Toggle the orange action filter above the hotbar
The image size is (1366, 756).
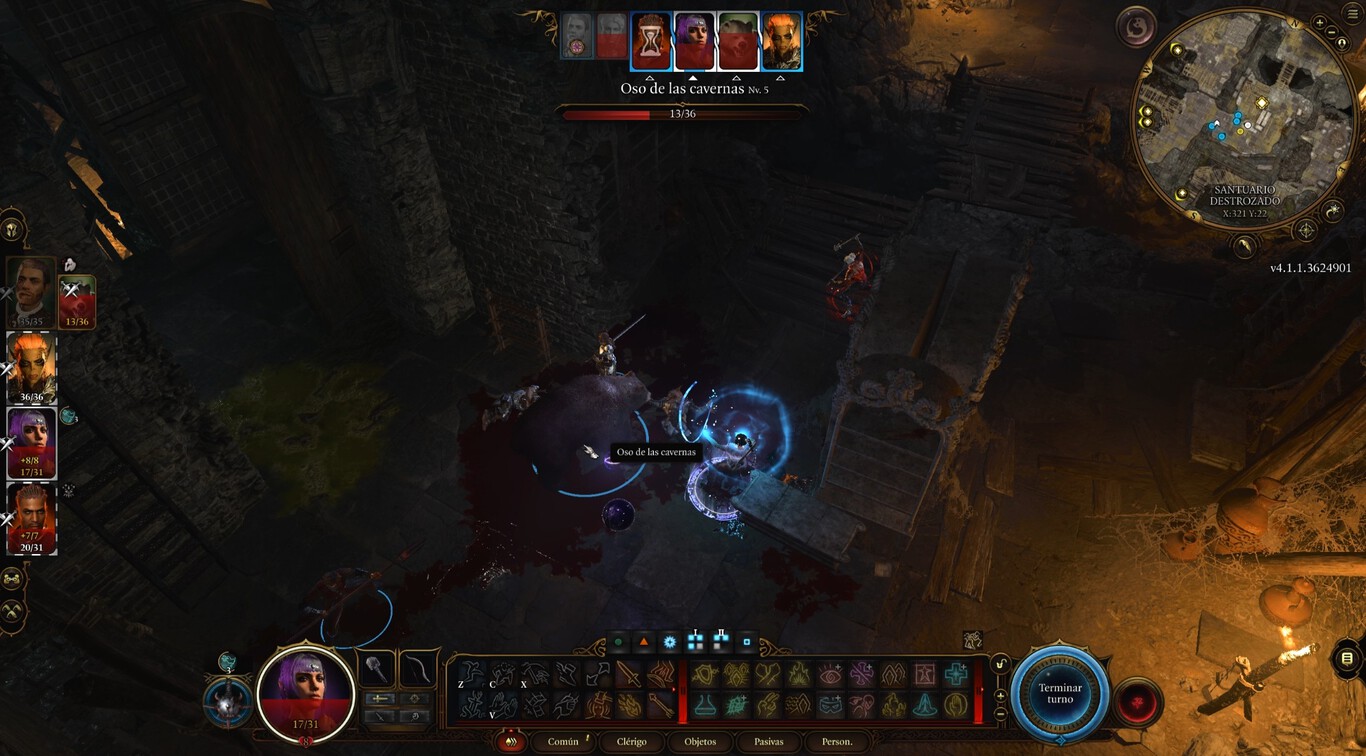point(643,641)
